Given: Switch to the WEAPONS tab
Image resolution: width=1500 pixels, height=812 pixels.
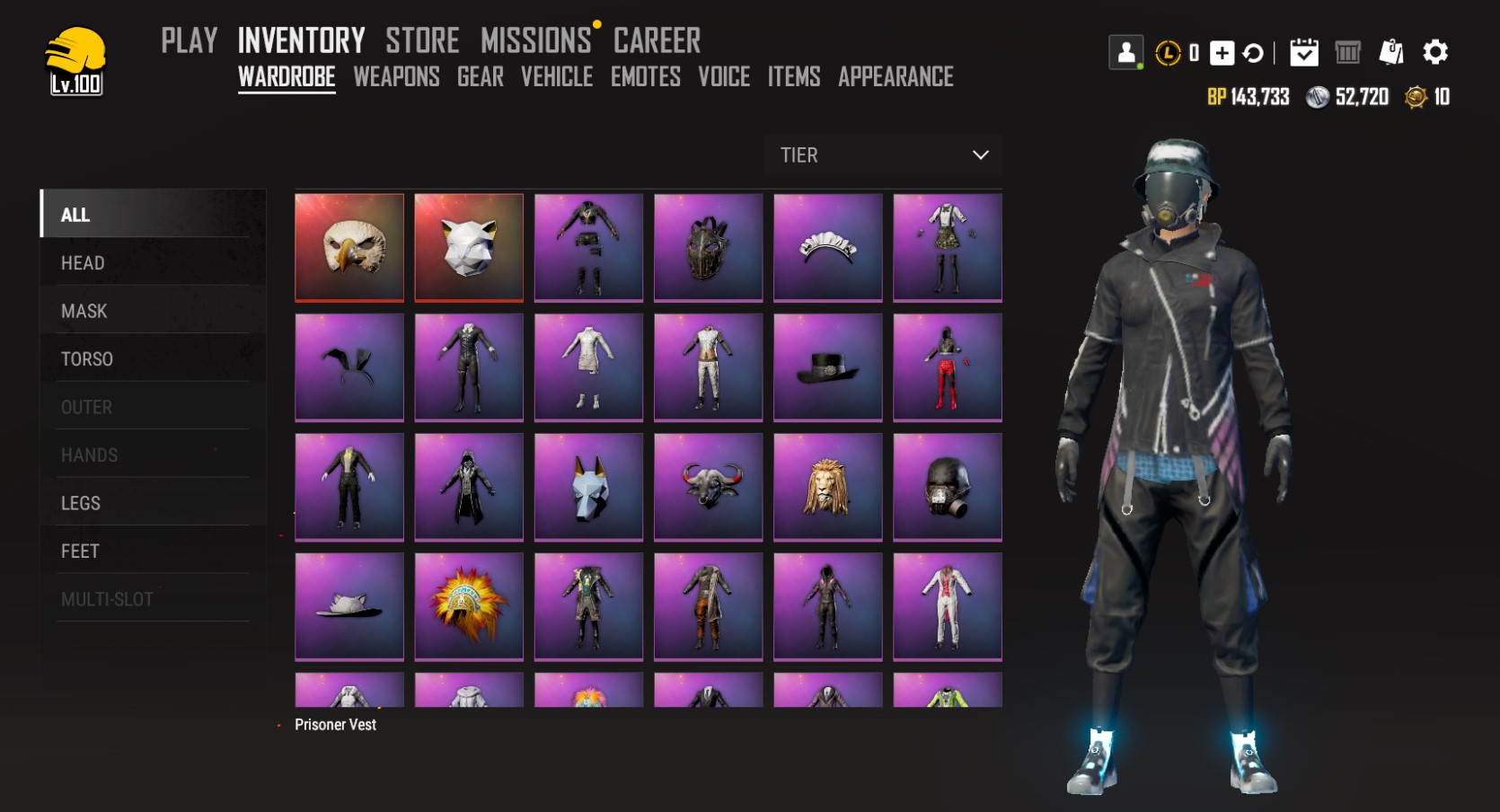Looking at the screenshot, I should 397,78.
